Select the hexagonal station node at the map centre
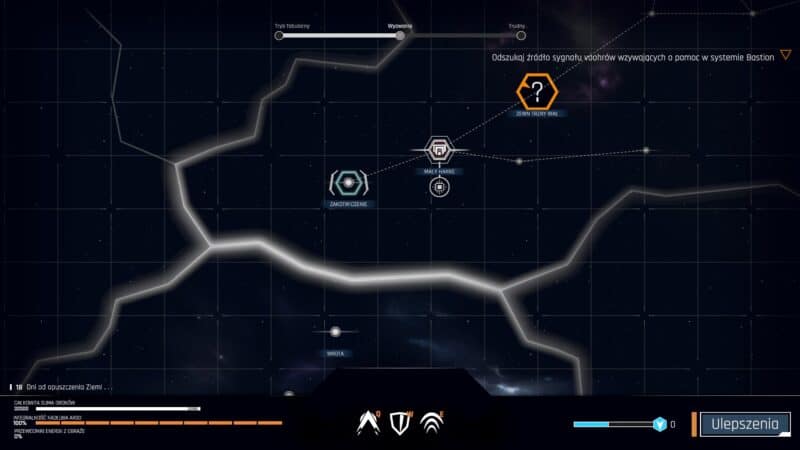 438,150
